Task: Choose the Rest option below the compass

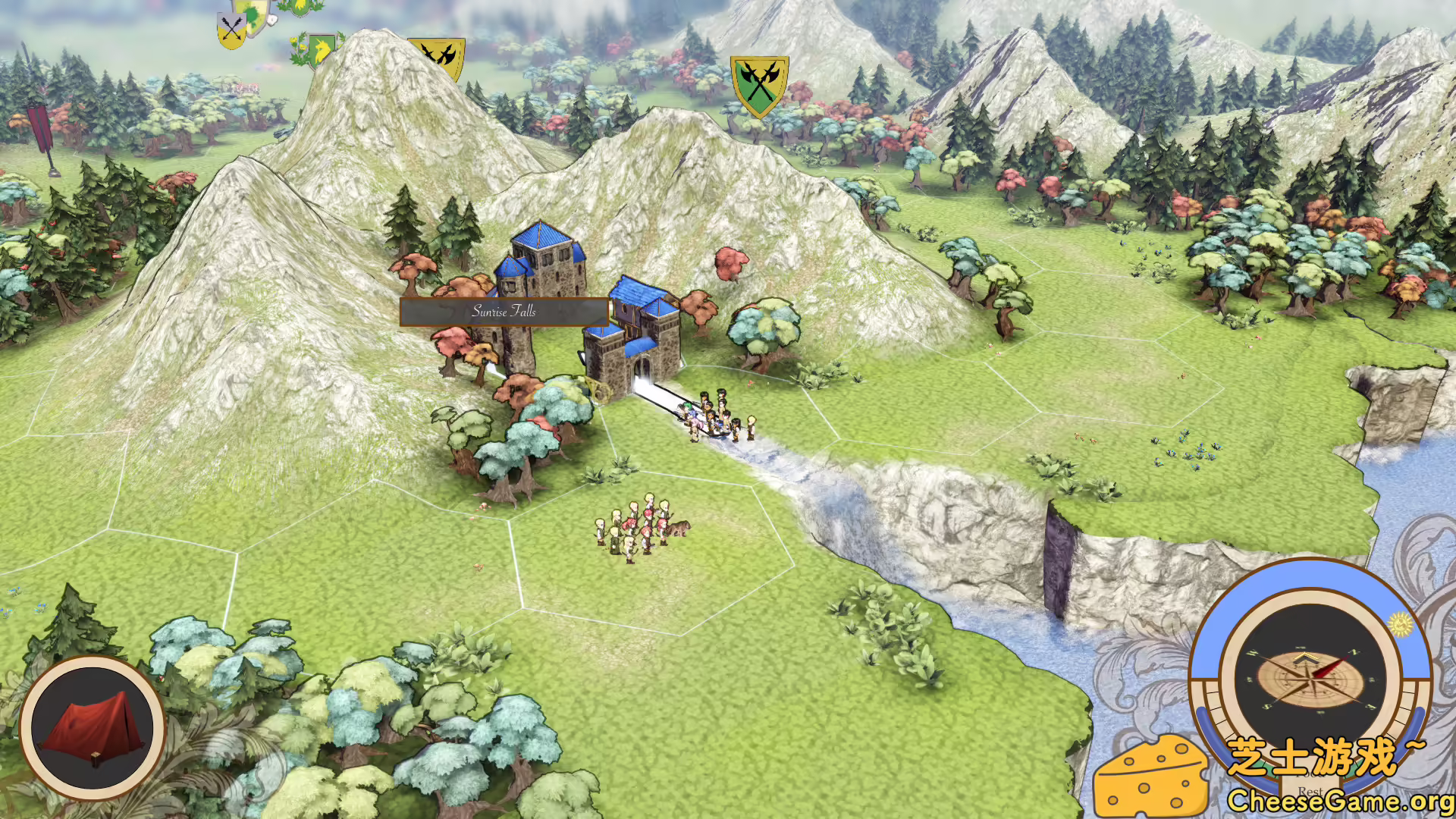Action: [1310, 791]
